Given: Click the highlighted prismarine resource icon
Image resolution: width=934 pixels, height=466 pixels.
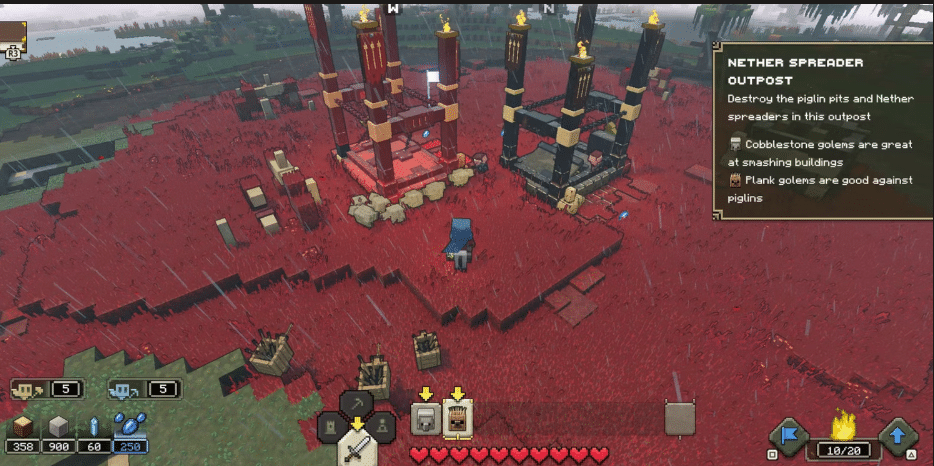Looking at the screenshot, I should coord(128,425).
